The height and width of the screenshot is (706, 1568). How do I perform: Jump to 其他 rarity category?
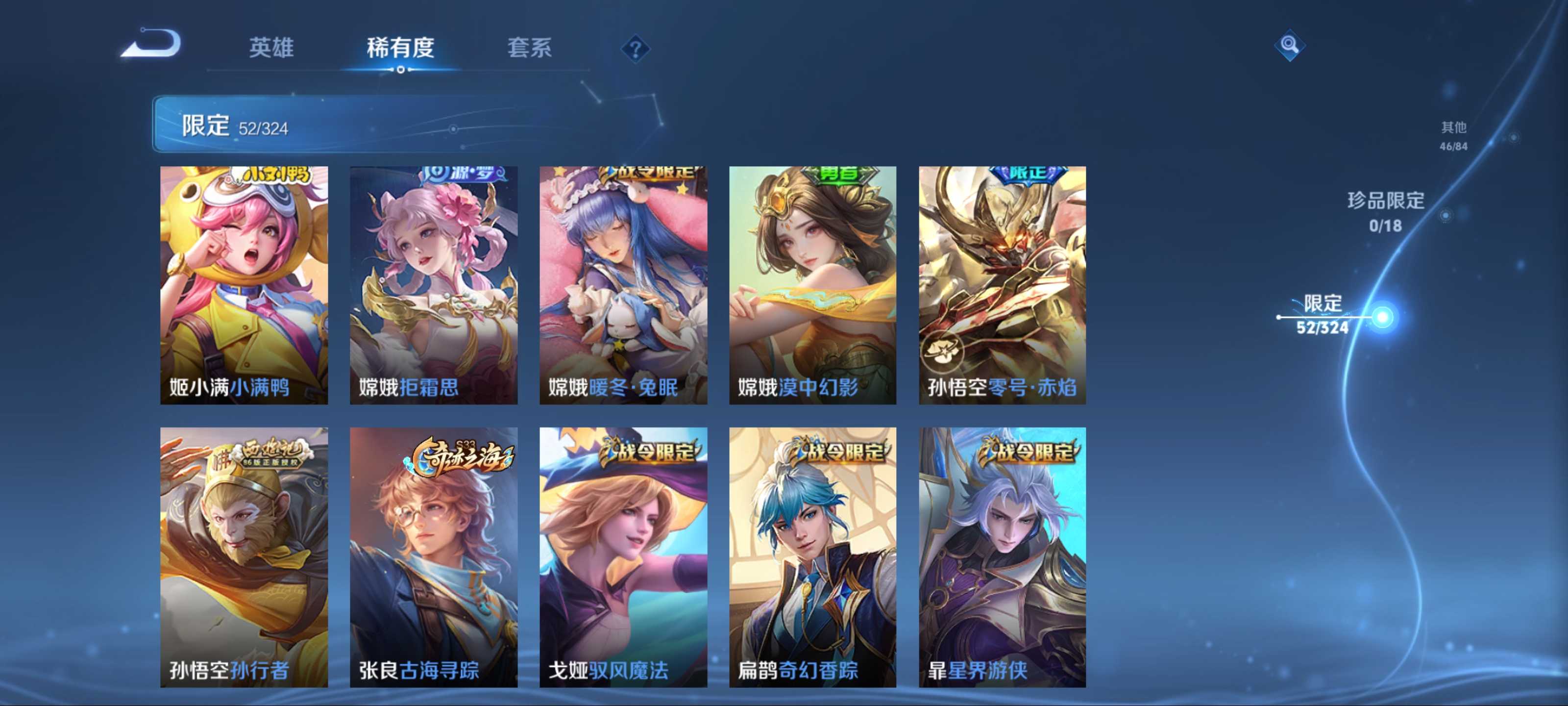click(x=1453, y=135)
